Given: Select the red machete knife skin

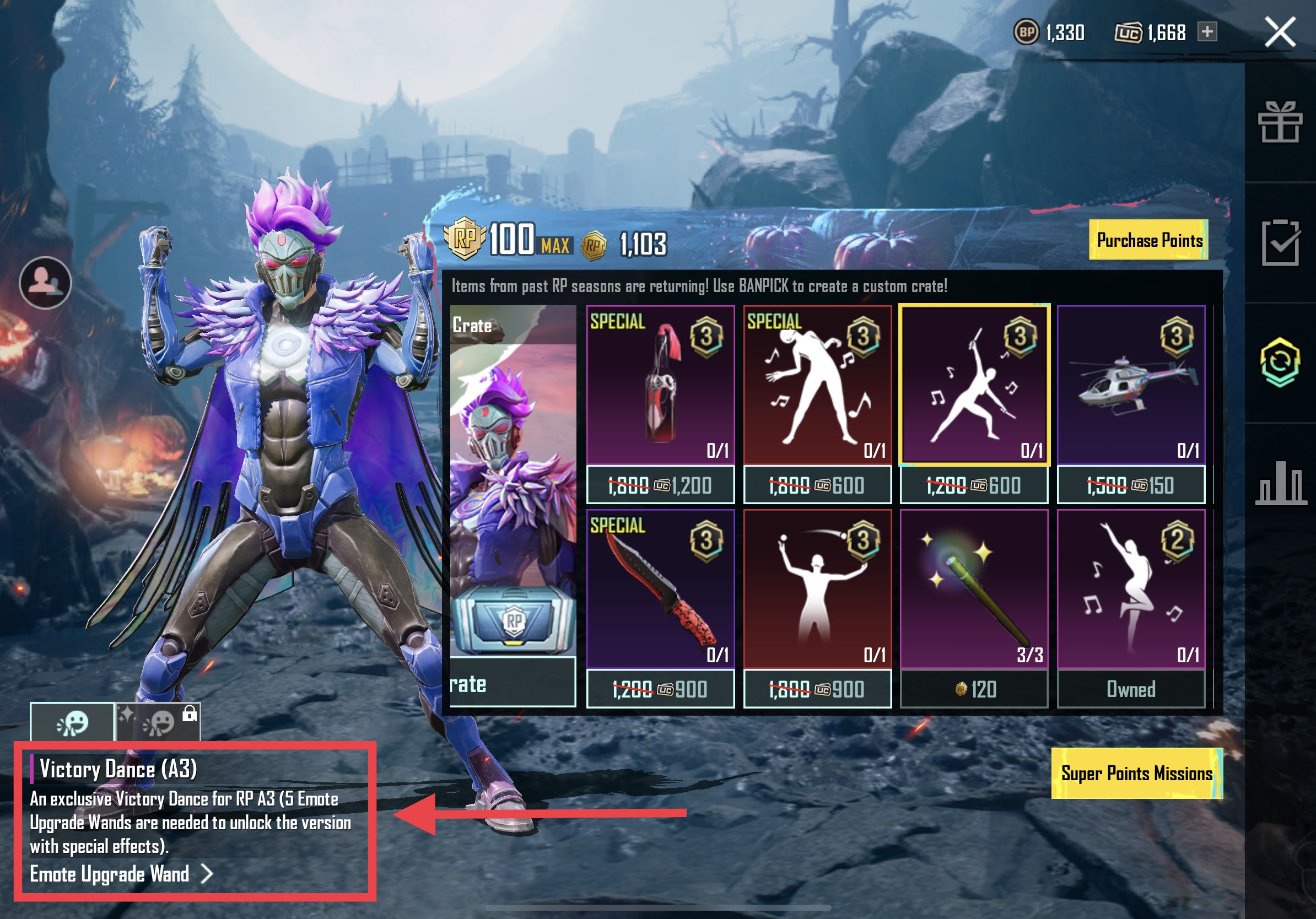Looking at the screenshot, I should 660,589.
